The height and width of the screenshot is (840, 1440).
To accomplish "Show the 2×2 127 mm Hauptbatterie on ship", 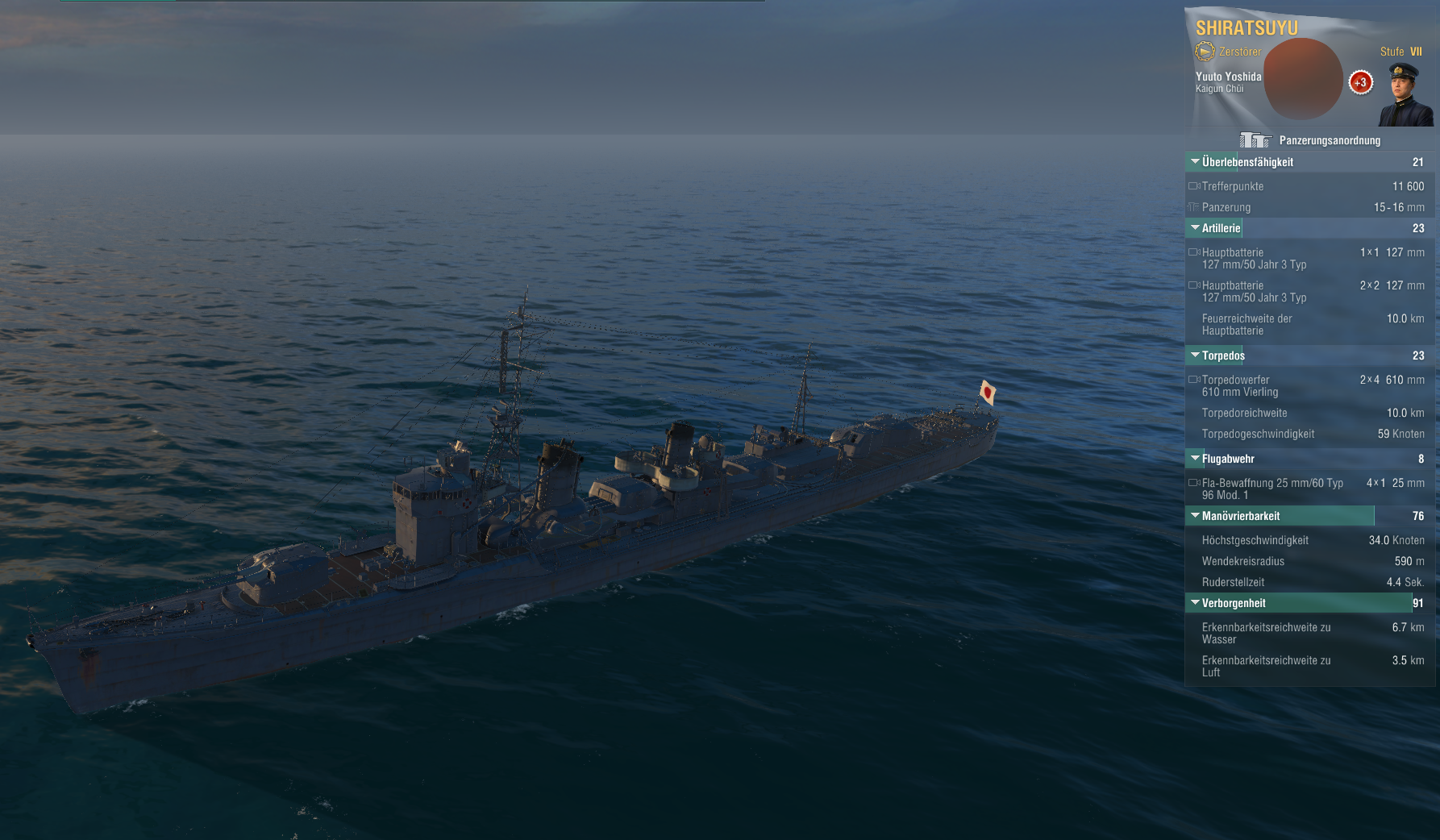I will point(1194,285).
